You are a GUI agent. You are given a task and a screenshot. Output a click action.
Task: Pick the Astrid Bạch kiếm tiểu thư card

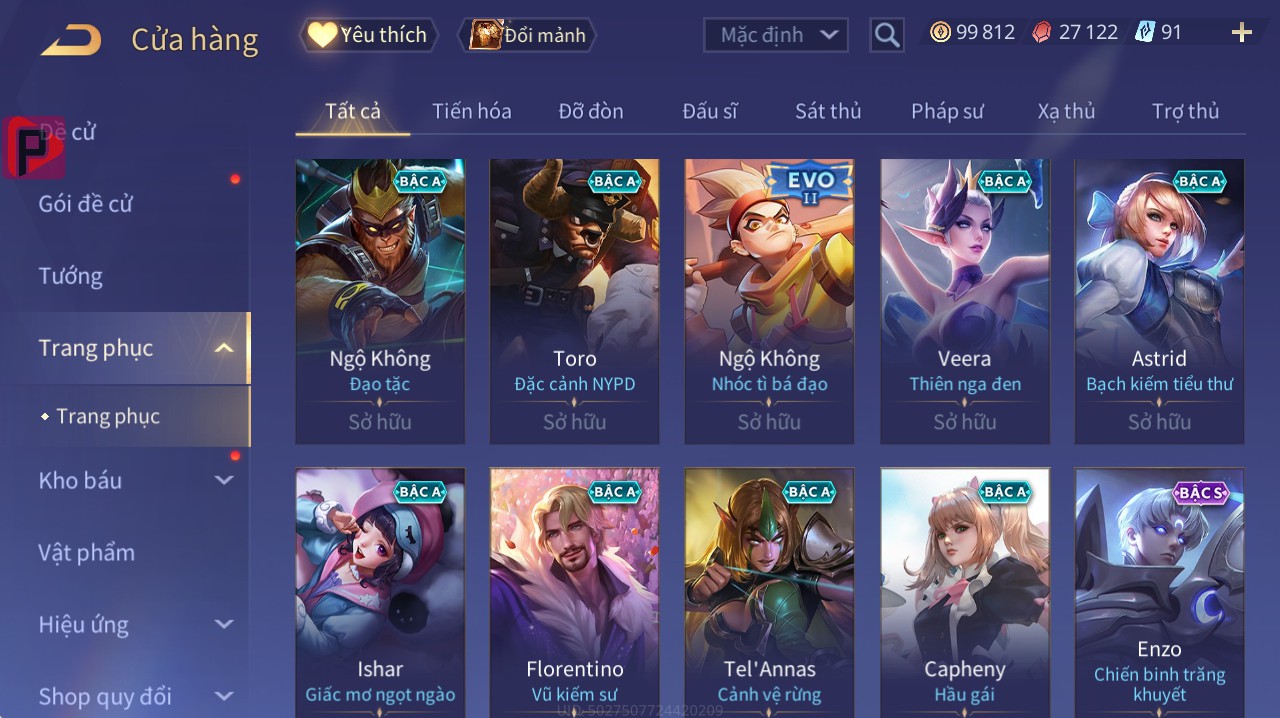(1159, 300)
